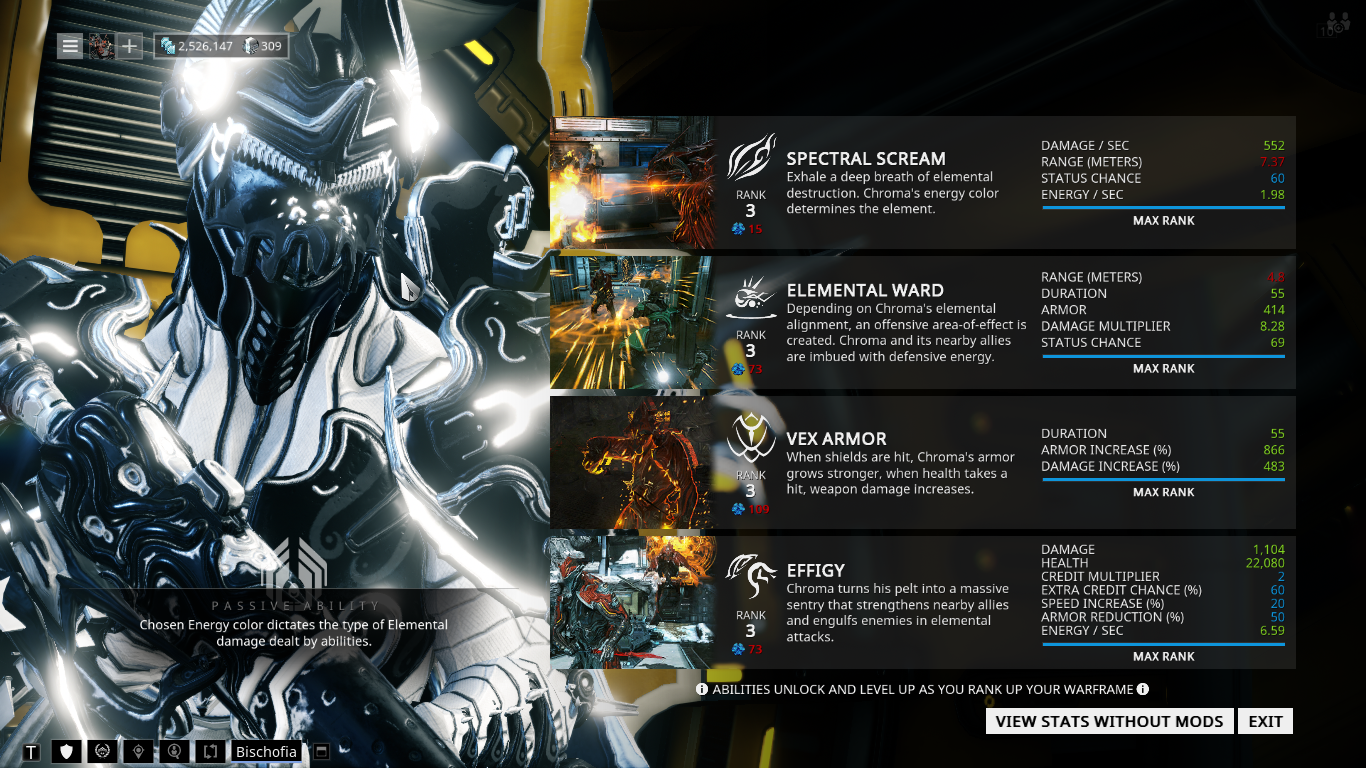The width and height of the screenshot is (1366, 768).
Task: Click the clan emblem icon near the chat bar
Action: [x=102, y=751]
